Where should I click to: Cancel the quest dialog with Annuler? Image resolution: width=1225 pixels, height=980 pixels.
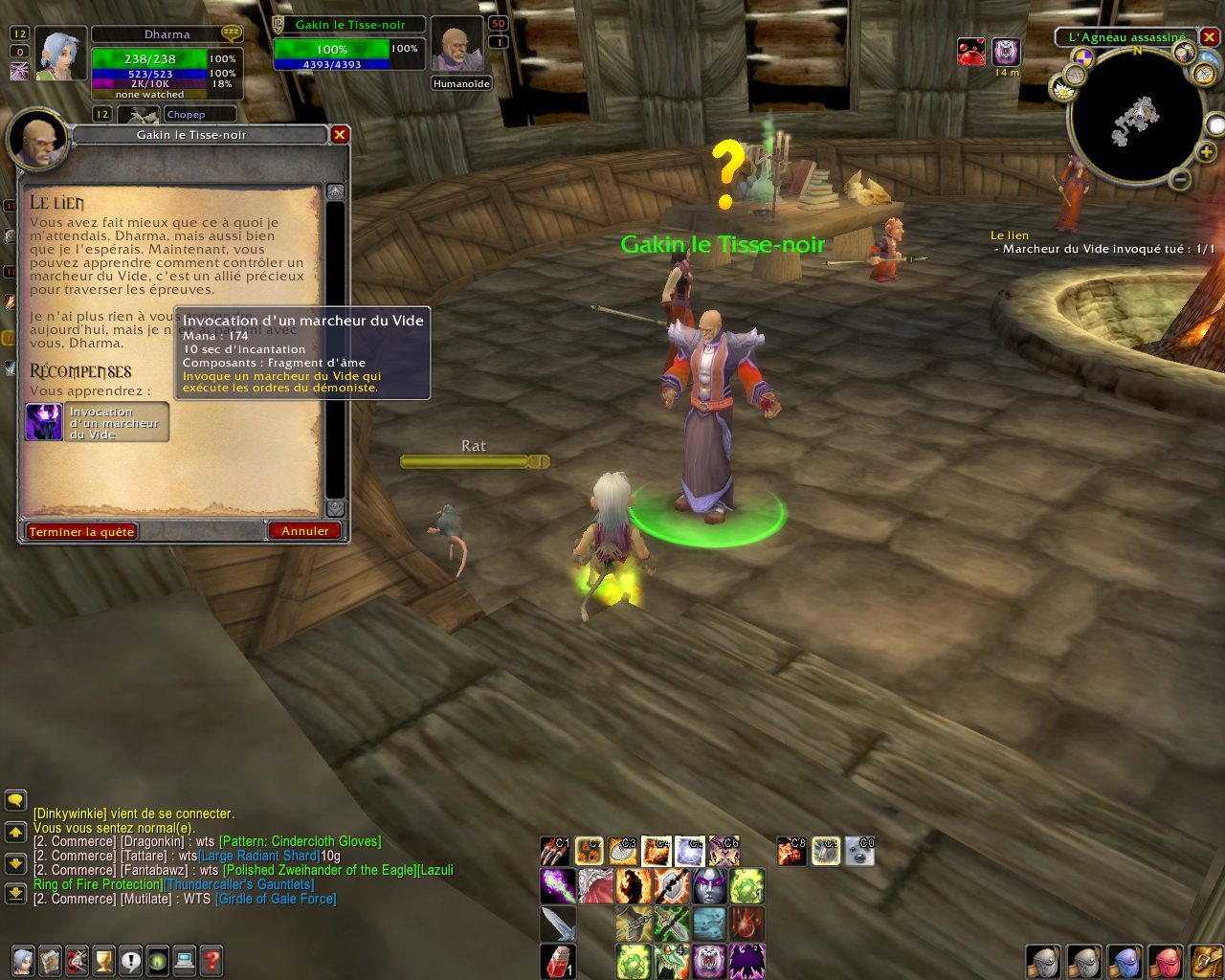(x=304, y=530)
